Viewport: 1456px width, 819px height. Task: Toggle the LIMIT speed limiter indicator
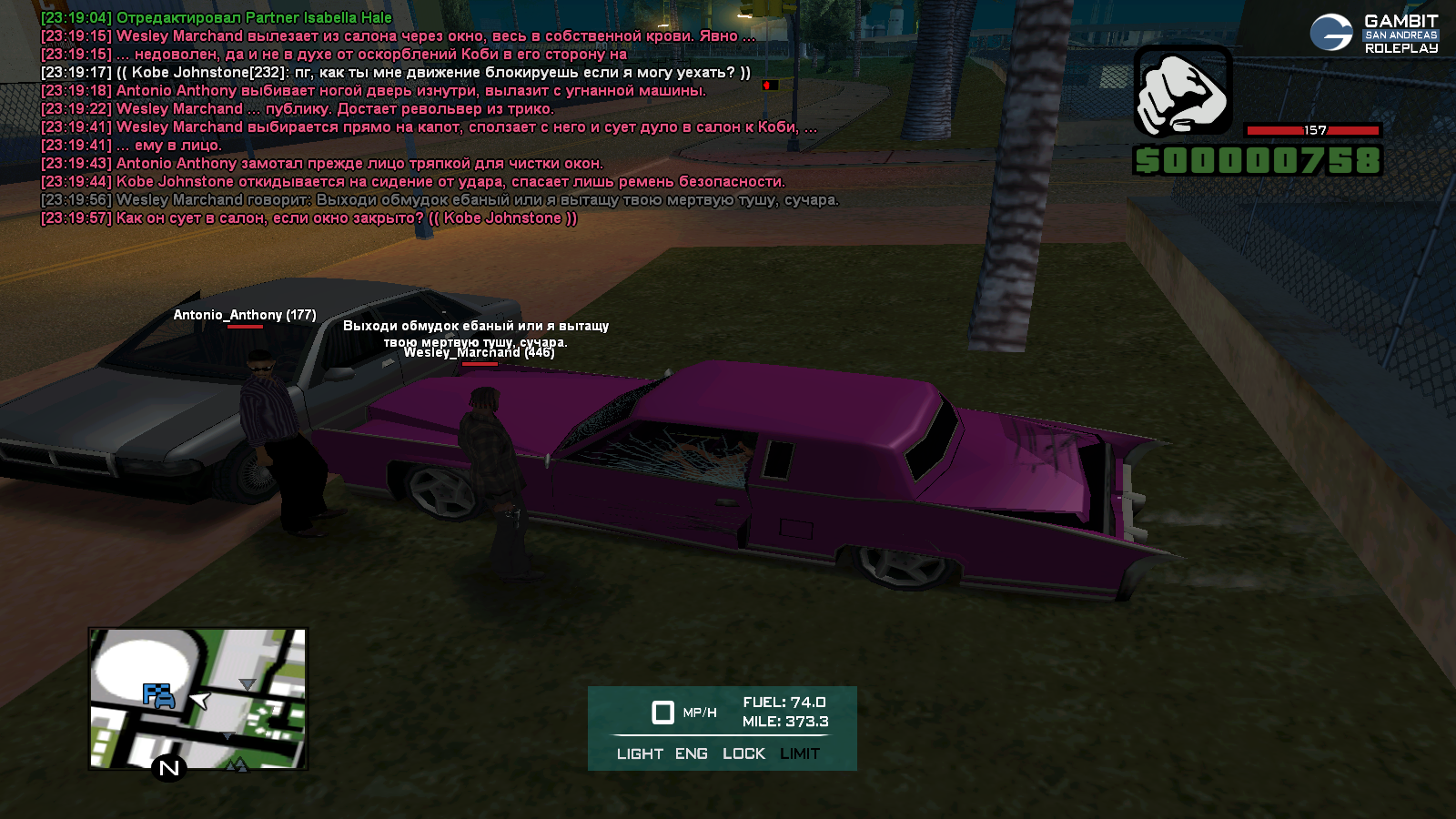(x=800, y=753)
